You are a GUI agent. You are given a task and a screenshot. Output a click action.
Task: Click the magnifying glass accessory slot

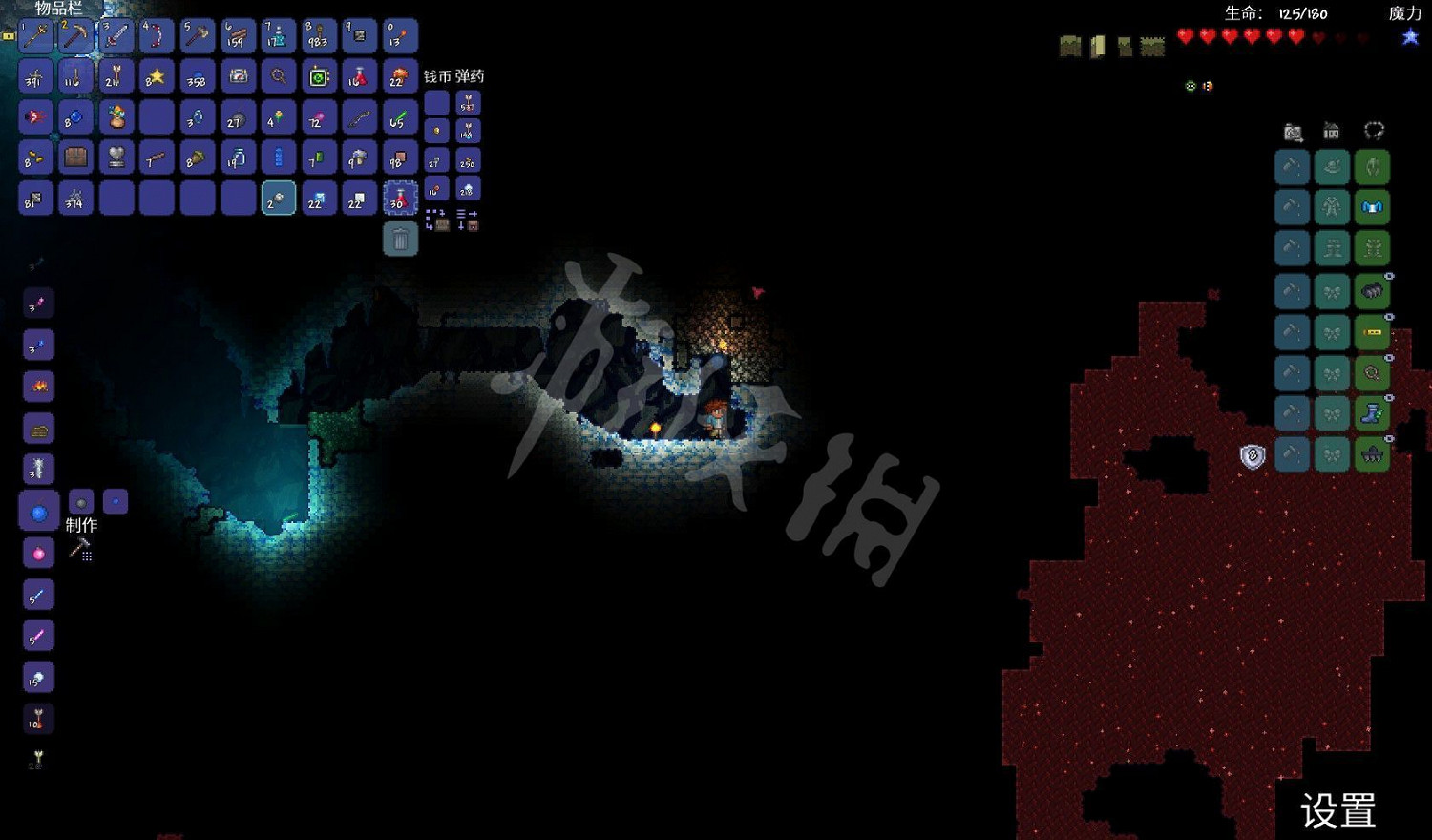click(1370, 371)
